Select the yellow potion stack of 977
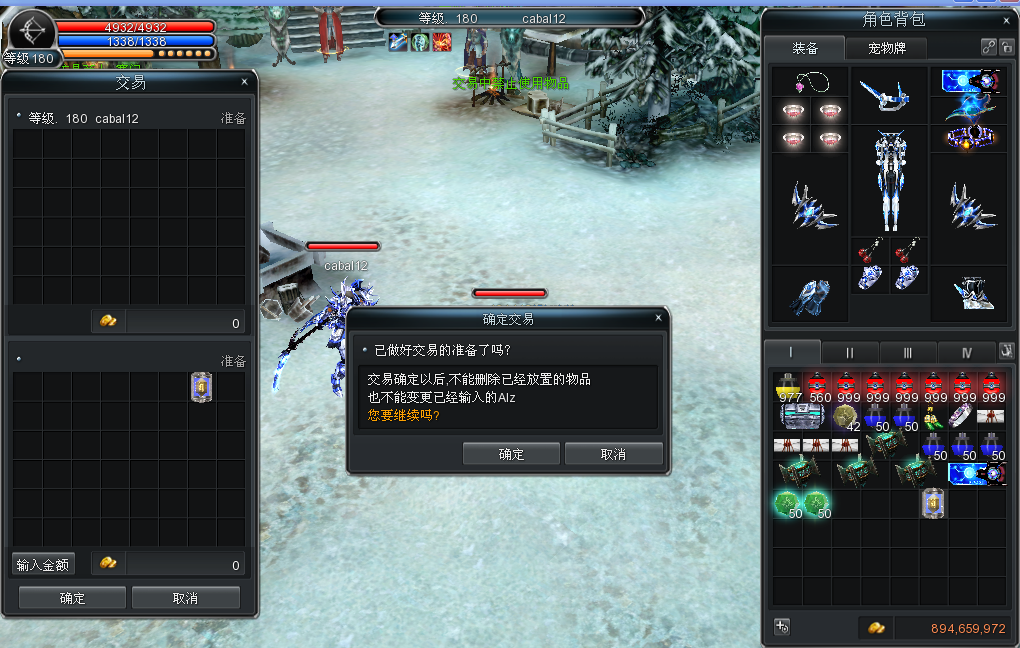Screen dimensions: 1020x648 click(790, 387)
